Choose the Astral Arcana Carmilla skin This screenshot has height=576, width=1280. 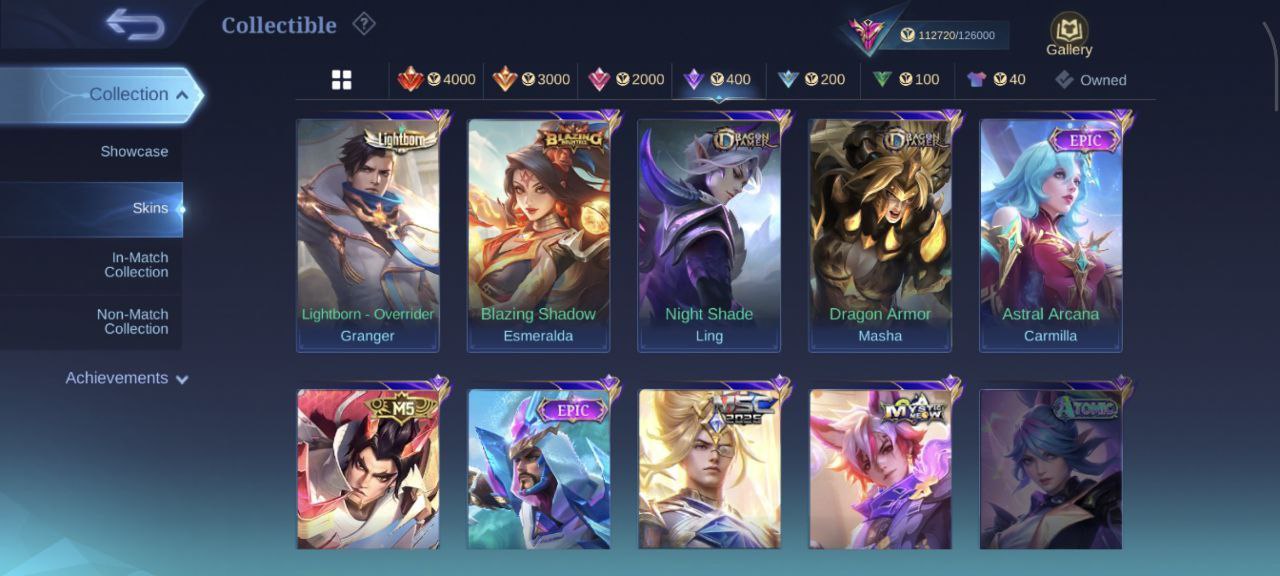tap(1051, 235)
